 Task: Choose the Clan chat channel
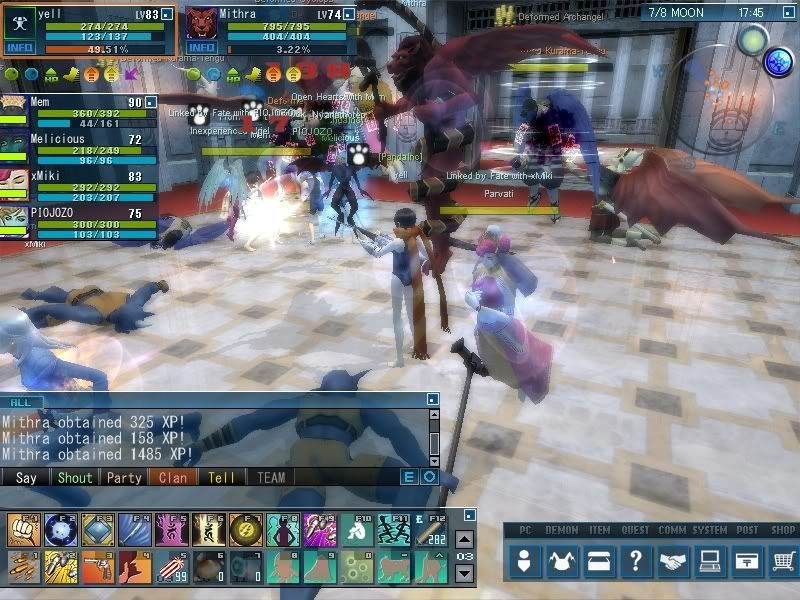(x=173, y=478)
